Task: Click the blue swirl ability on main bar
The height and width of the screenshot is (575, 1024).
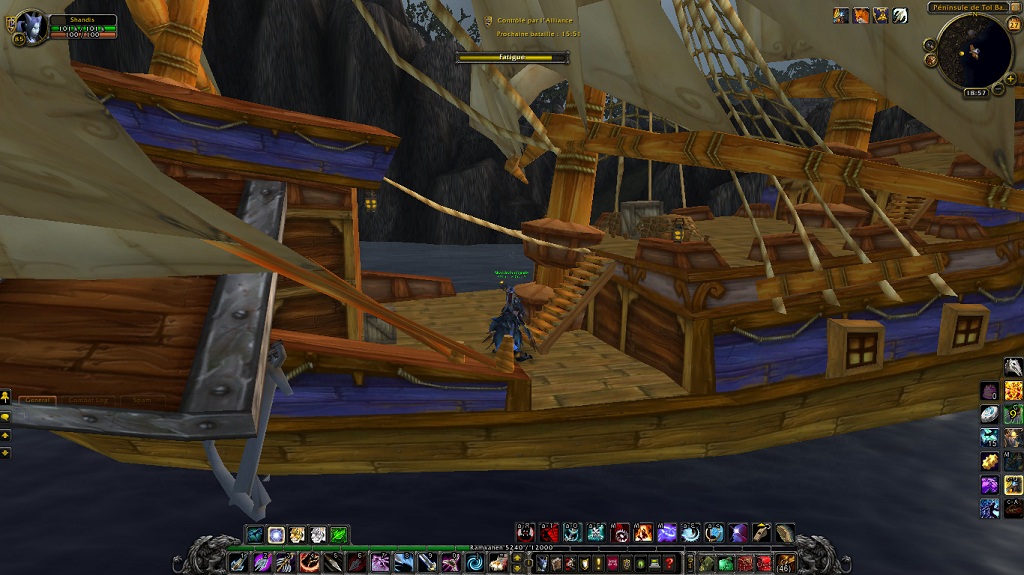Action: click(x=475, y=563)
